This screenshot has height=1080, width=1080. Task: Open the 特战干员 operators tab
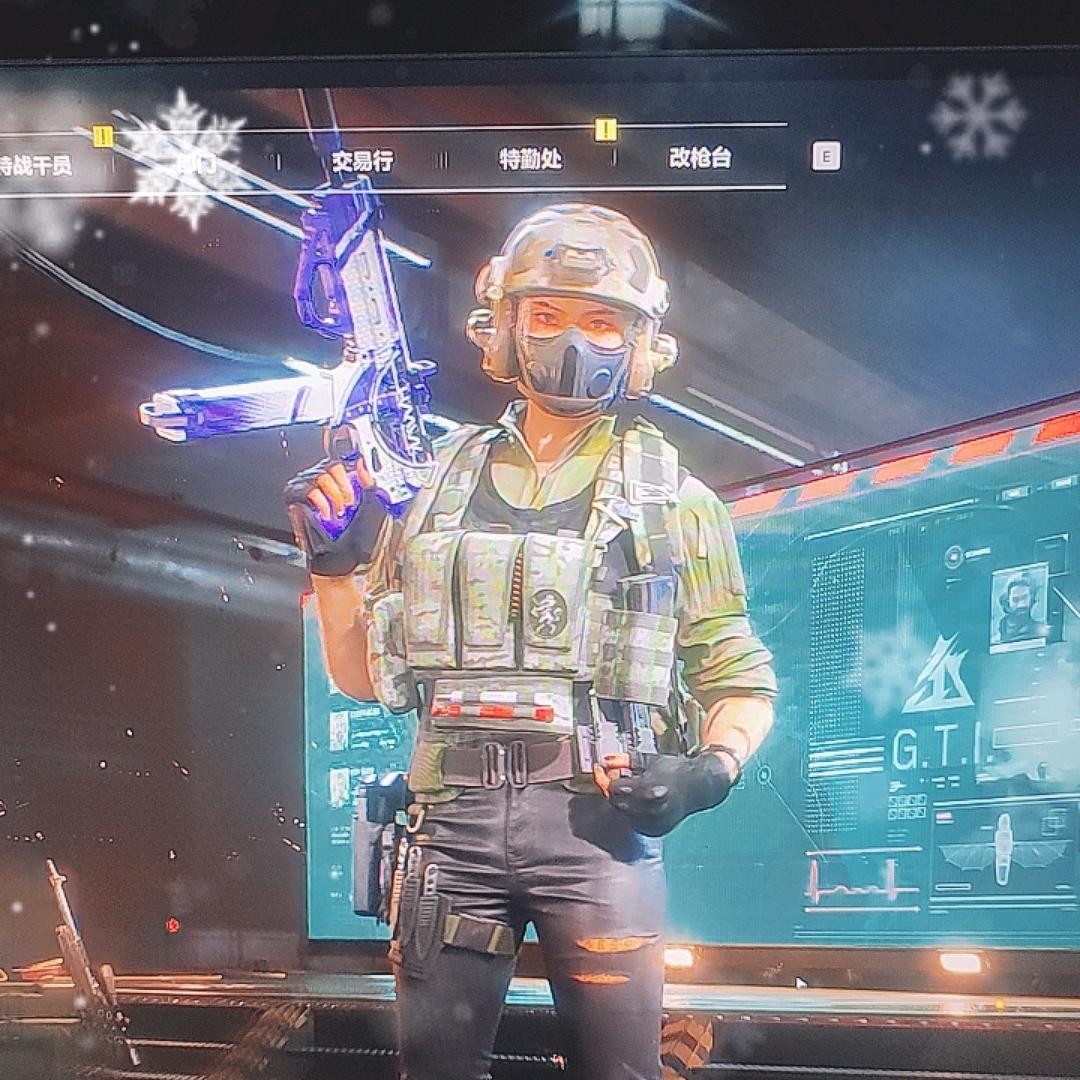[36, 165]
